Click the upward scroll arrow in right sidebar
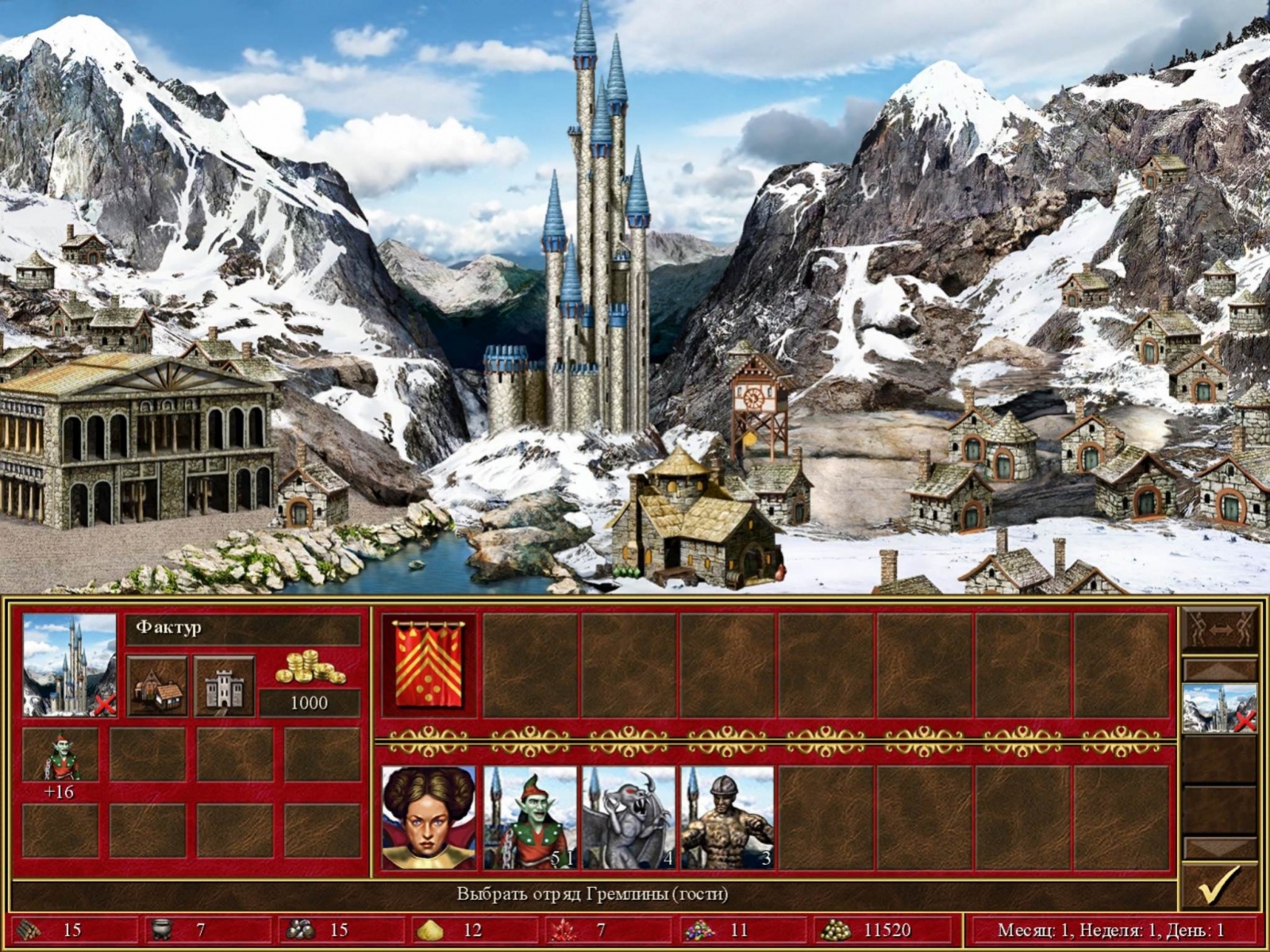The height and width of the screenshot is (952, 1270). coord(1220,668)
